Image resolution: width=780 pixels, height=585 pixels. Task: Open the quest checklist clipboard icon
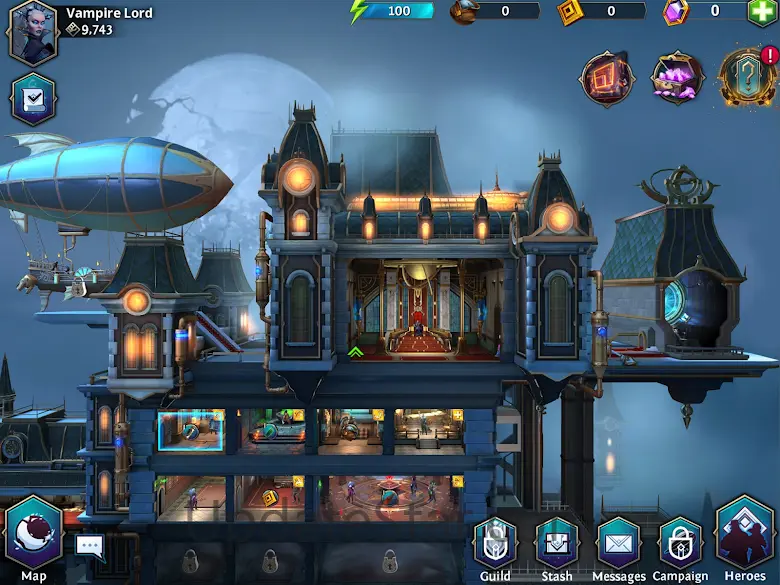click(33, 98)
